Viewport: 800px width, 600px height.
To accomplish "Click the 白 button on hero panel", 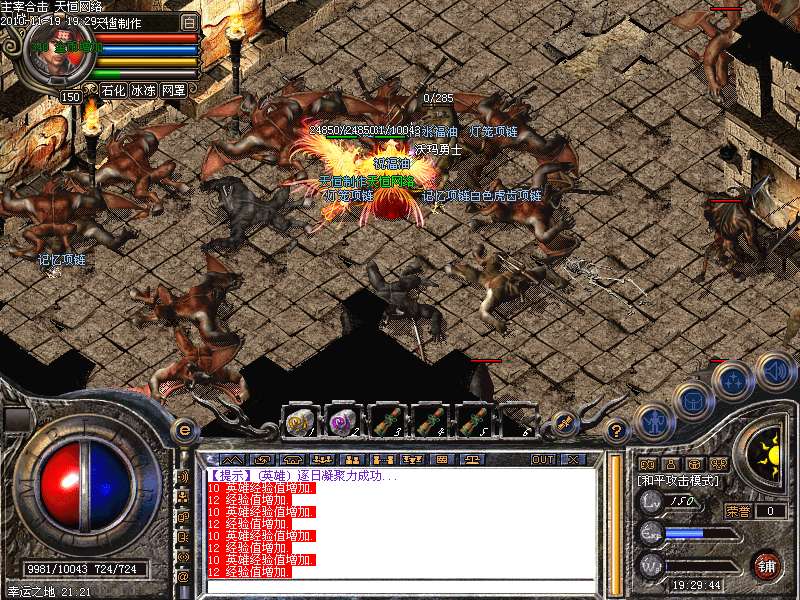I will (x=190, y=21).
